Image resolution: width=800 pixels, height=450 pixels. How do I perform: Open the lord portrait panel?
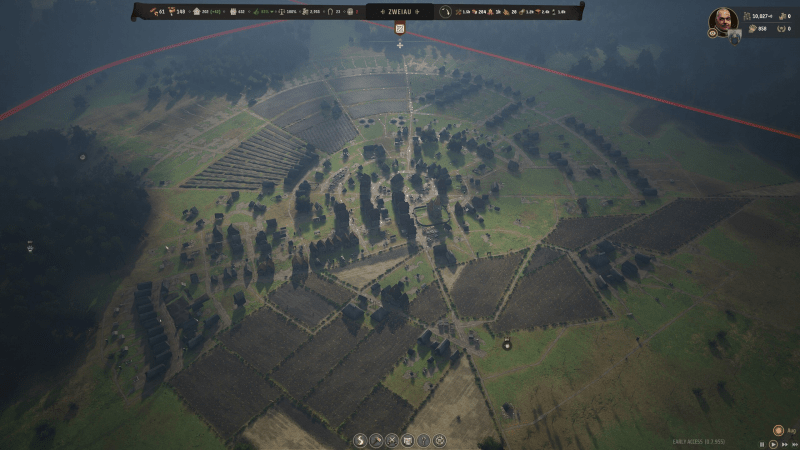[x=724, y=19]
